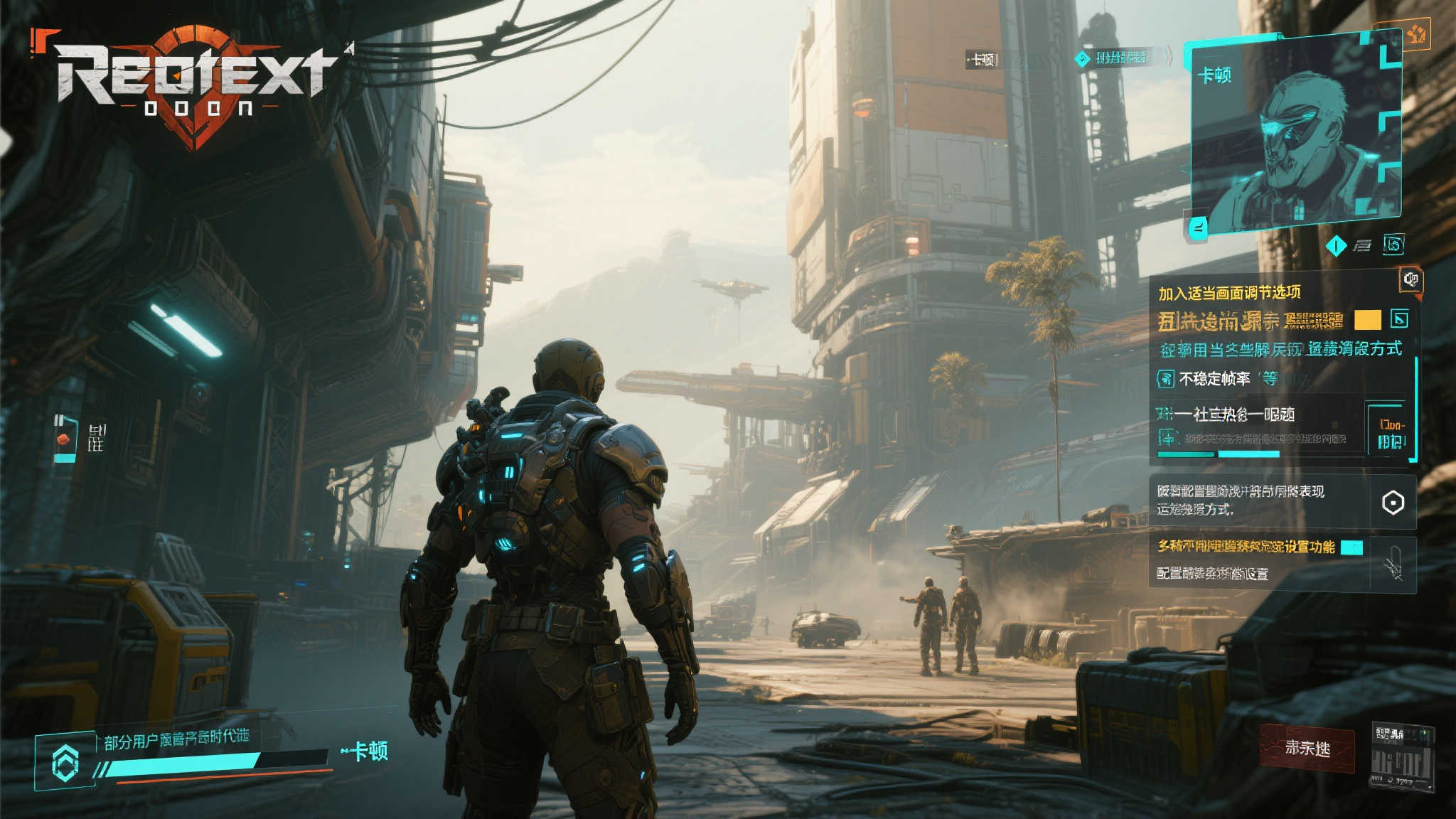1456x819 pixels.
Task: Click the hexagon icon in the lower options row
Action: pyautogui.click(x=1393, y=503)
